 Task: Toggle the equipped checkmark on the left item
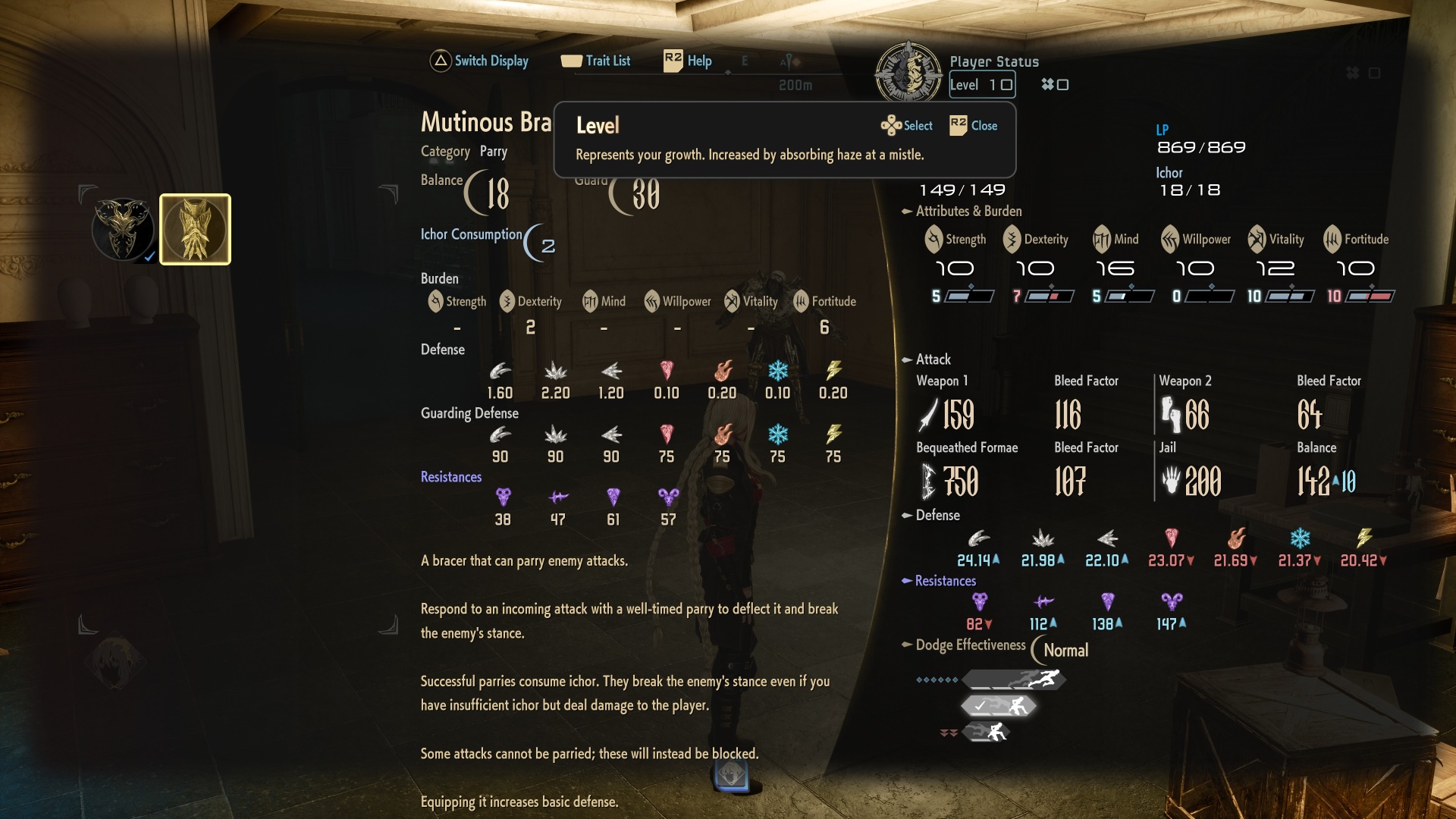pyautogui.click(x=149, y=256)
